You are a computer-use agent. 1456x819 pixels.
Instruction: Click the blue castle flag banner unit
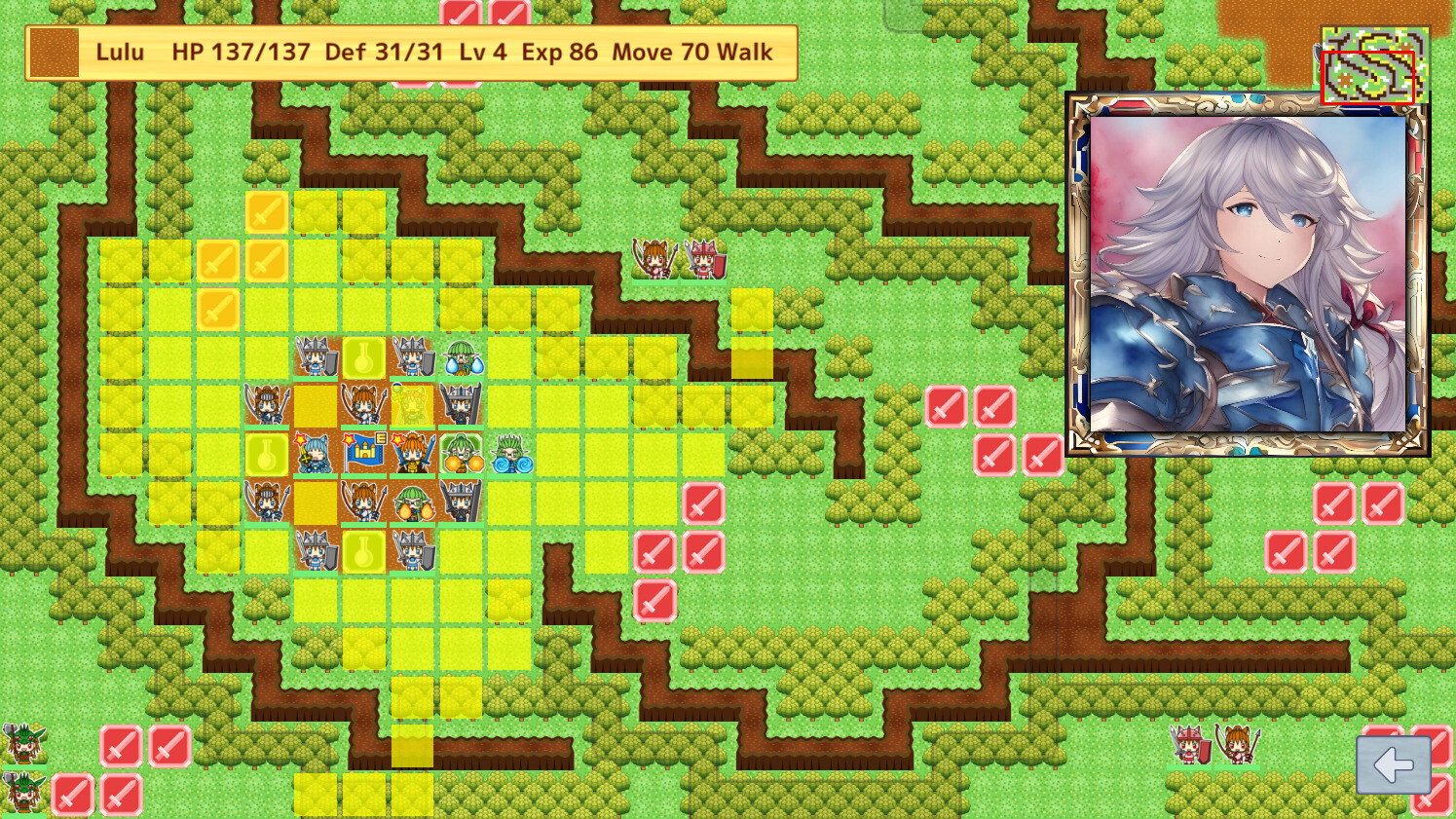pyautogui.click(x=363, y=453)
